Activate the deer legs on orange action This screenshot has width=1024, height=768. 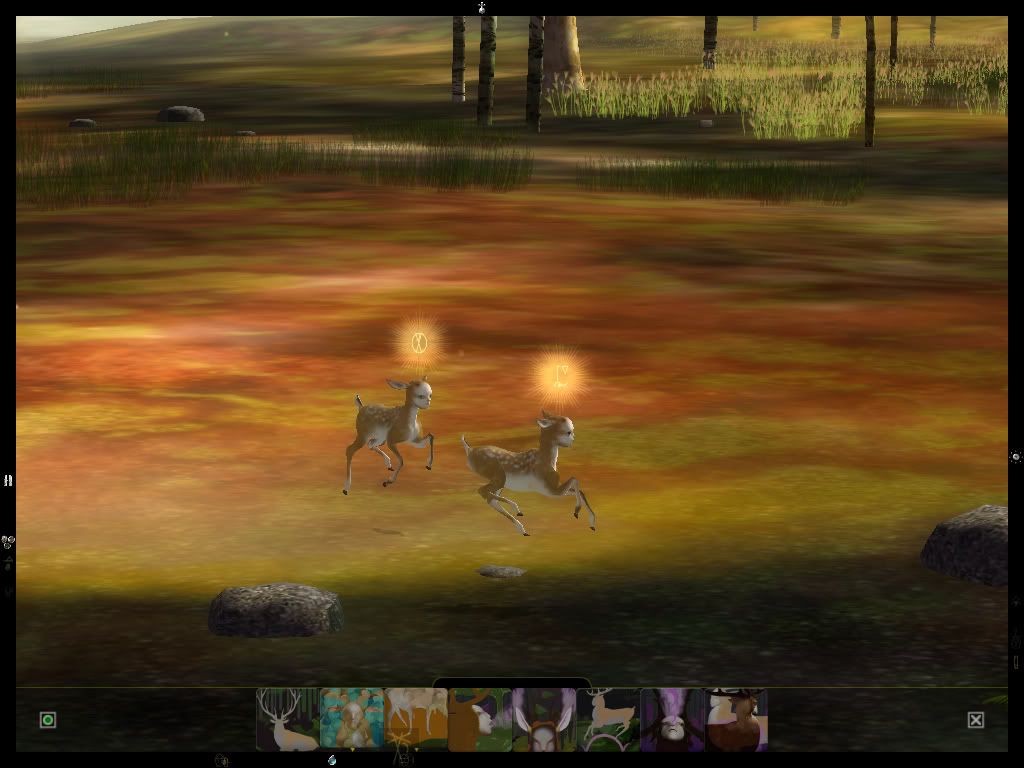click(x=415, y=719)
